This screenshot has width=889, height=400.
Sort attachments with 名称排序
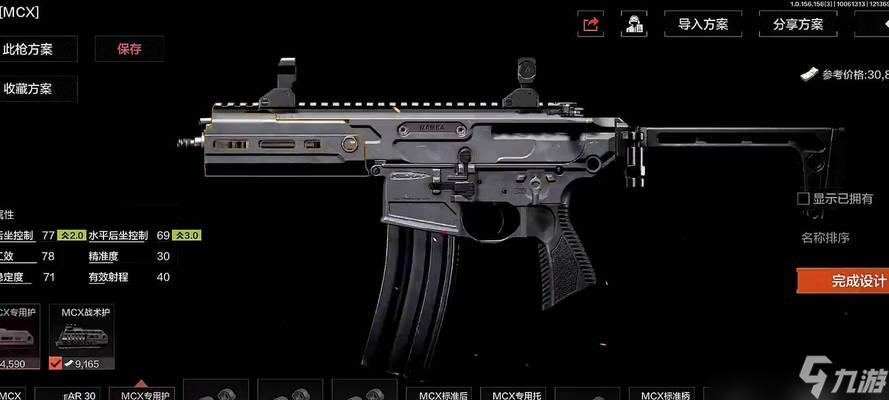[825, 237]
